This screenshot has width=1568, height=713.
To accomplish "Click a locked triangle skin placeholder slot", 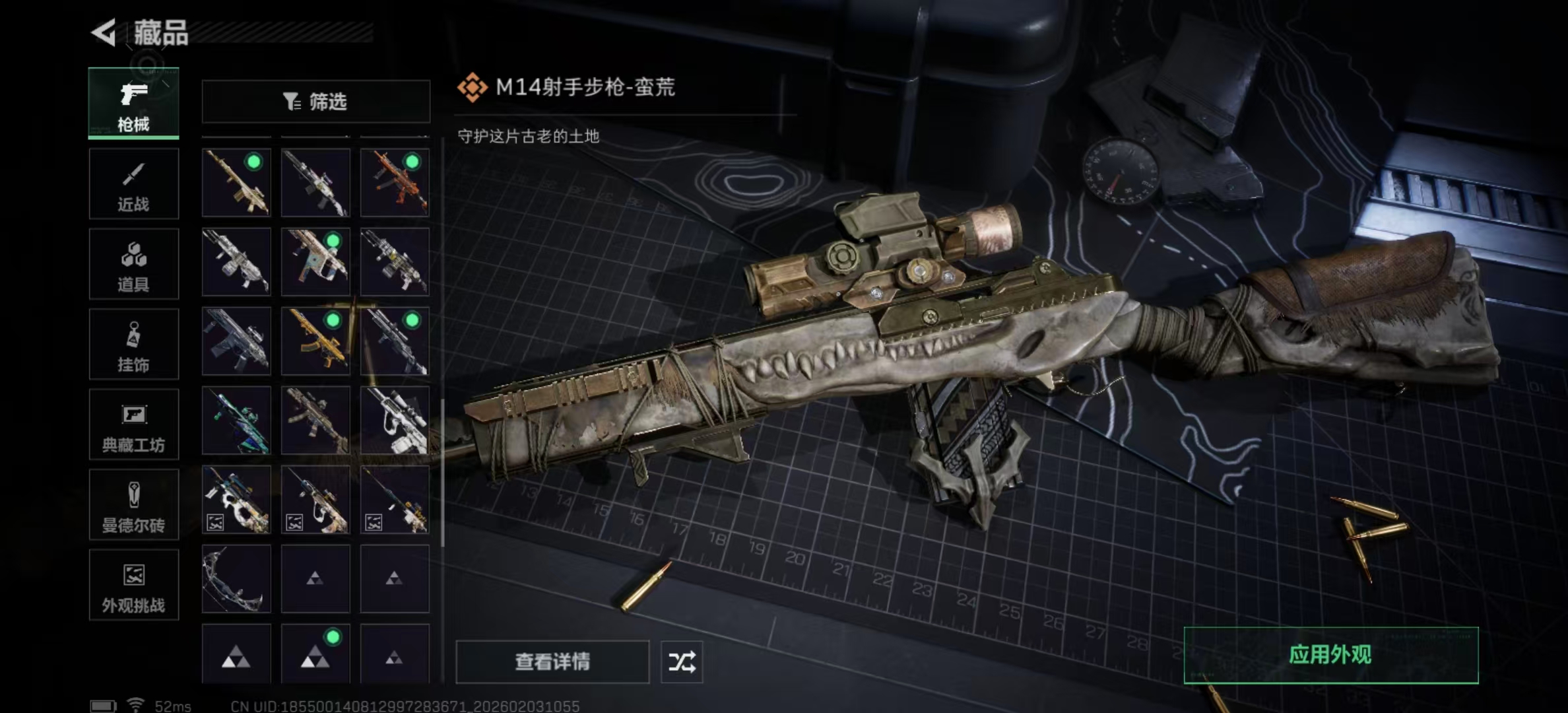I will (x=315, y=578).
